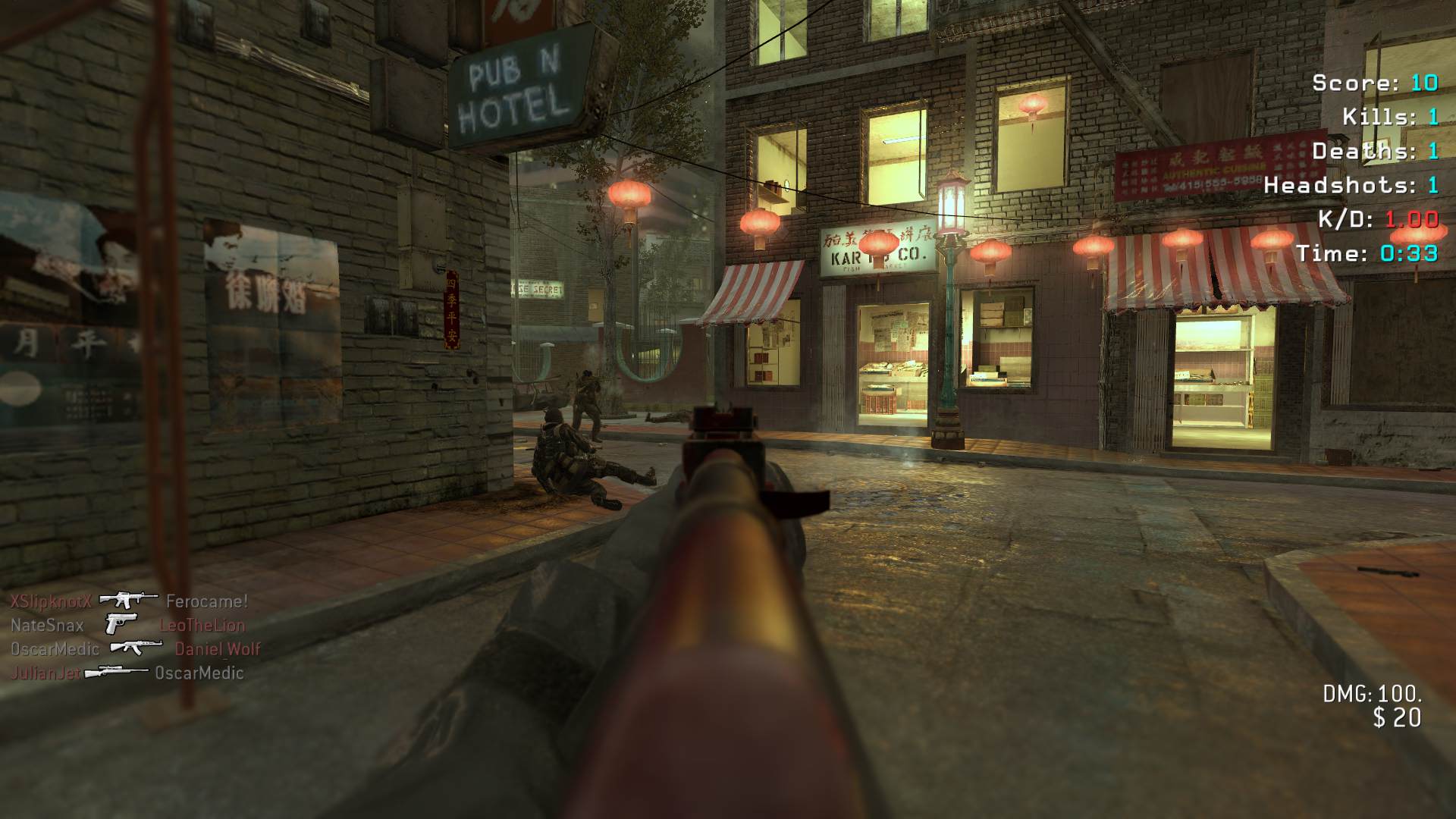Click the pistol icon beside NateSnax
The width and height of the screenshot is (1456, 819).
(x=121, y=624)
